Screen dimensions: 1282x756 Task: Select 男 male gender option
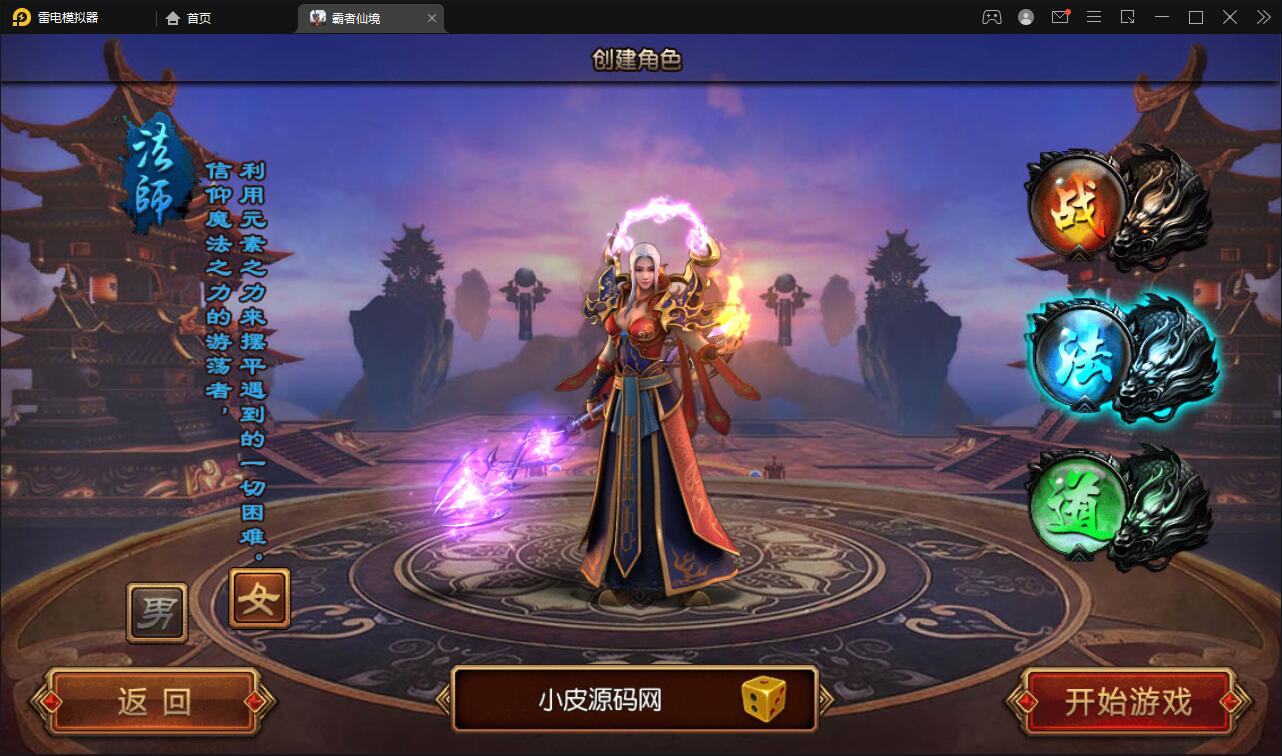pyautogui.click(x=157, y=612)
